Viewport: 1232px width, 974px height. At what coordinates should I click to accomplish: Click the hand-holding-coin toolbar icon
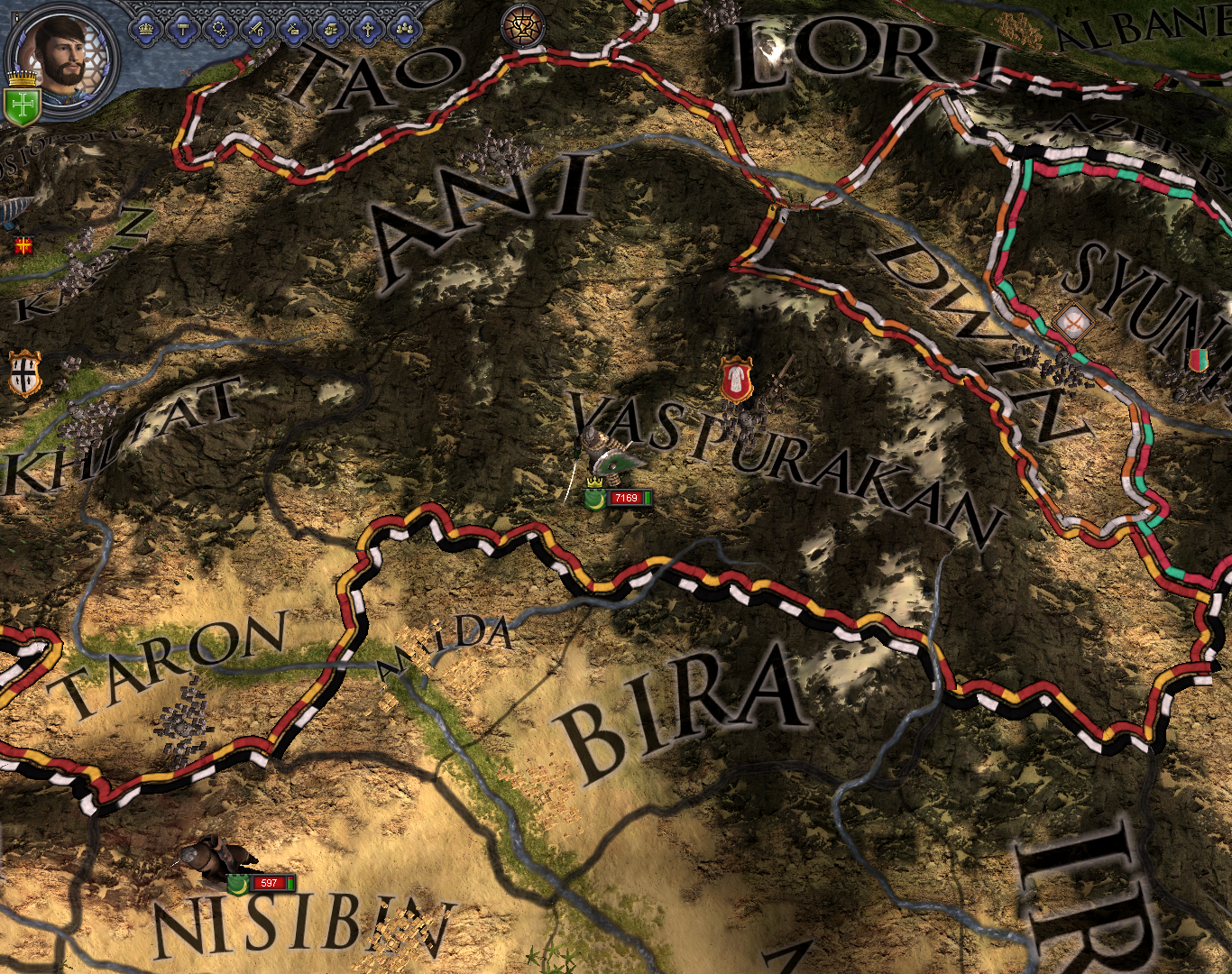coord(329,28)
